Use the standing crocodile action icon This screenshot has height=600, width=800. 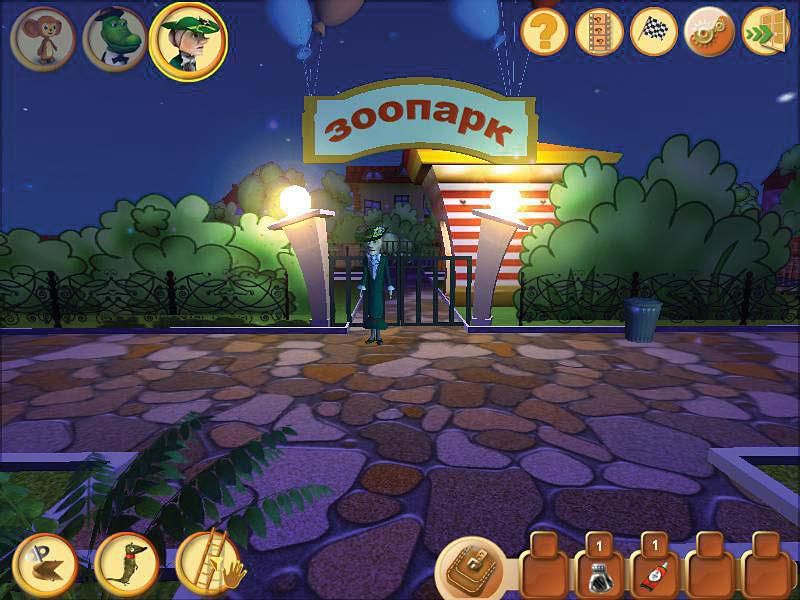126,564
